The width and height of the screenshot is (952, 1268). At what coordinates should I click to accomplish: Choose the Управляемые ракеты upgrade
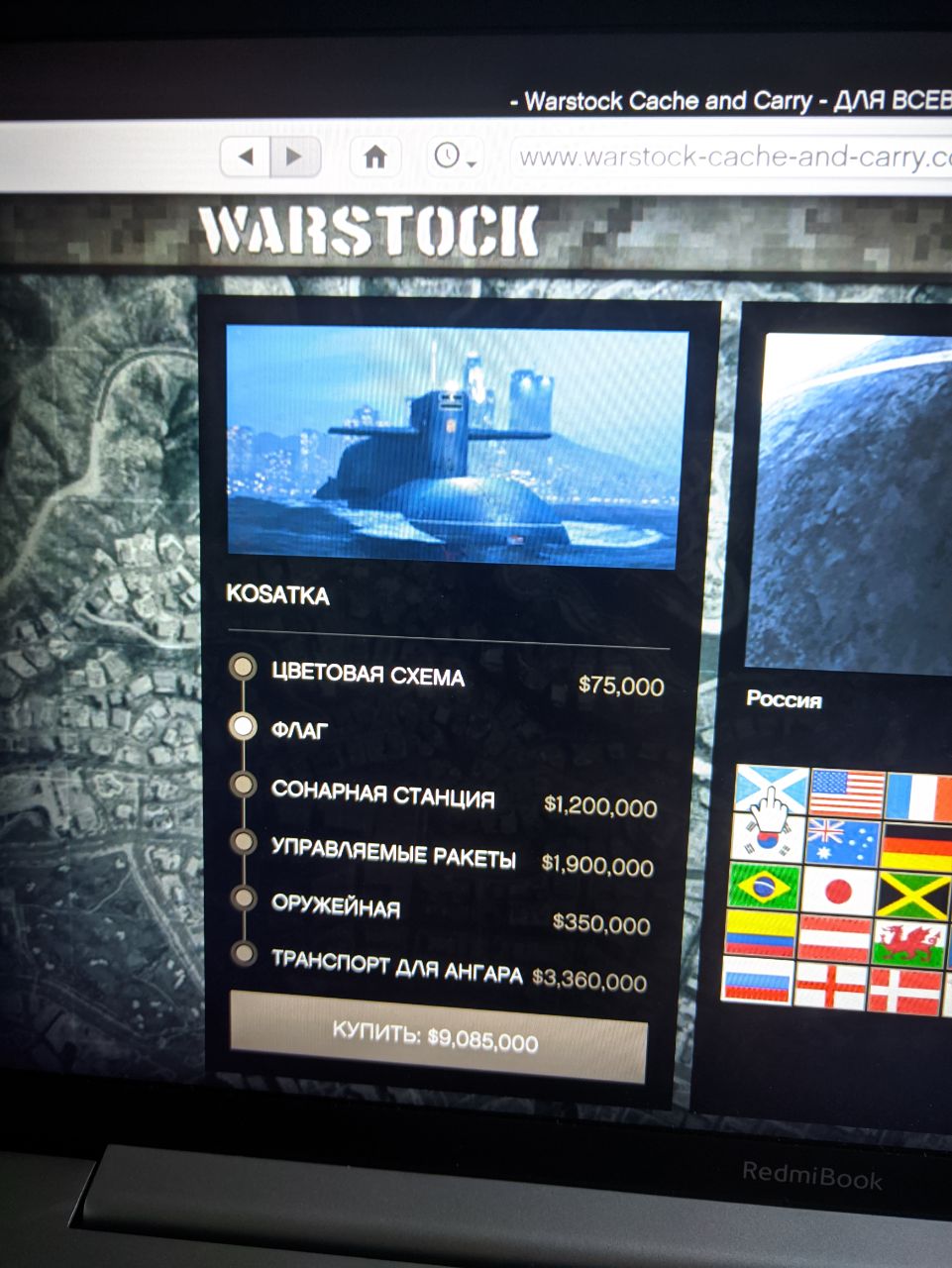click(x=393, y=853)
